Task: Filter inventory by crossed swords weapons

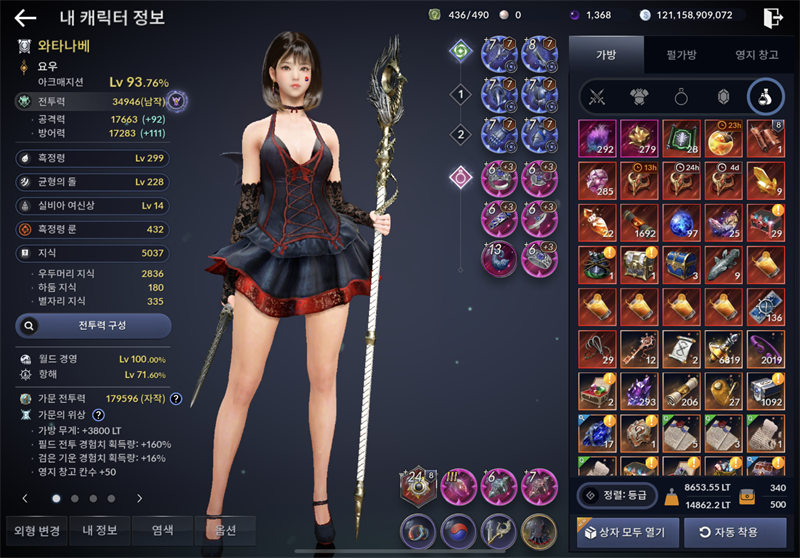Action: click(598, 97)
